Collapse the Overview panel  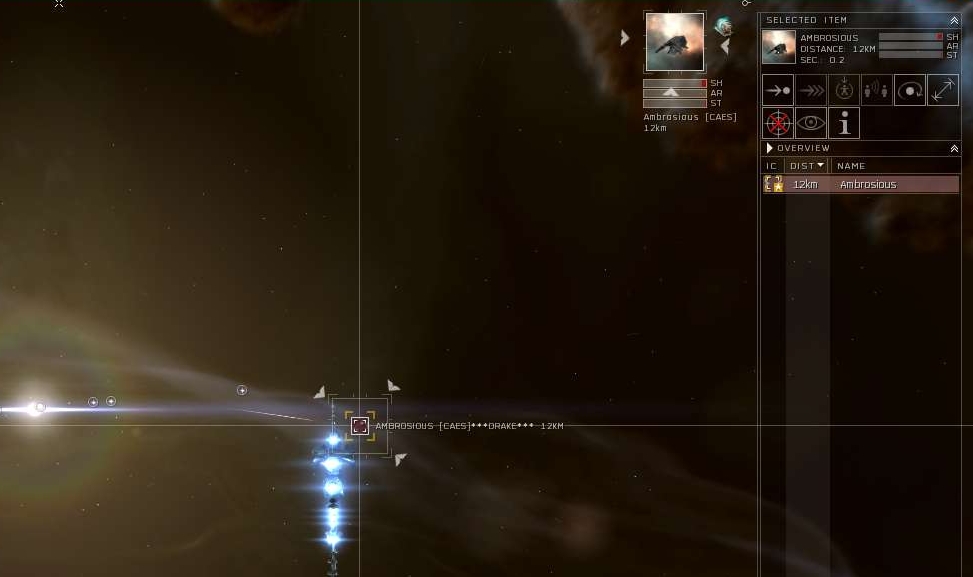(x=954, y=148)
